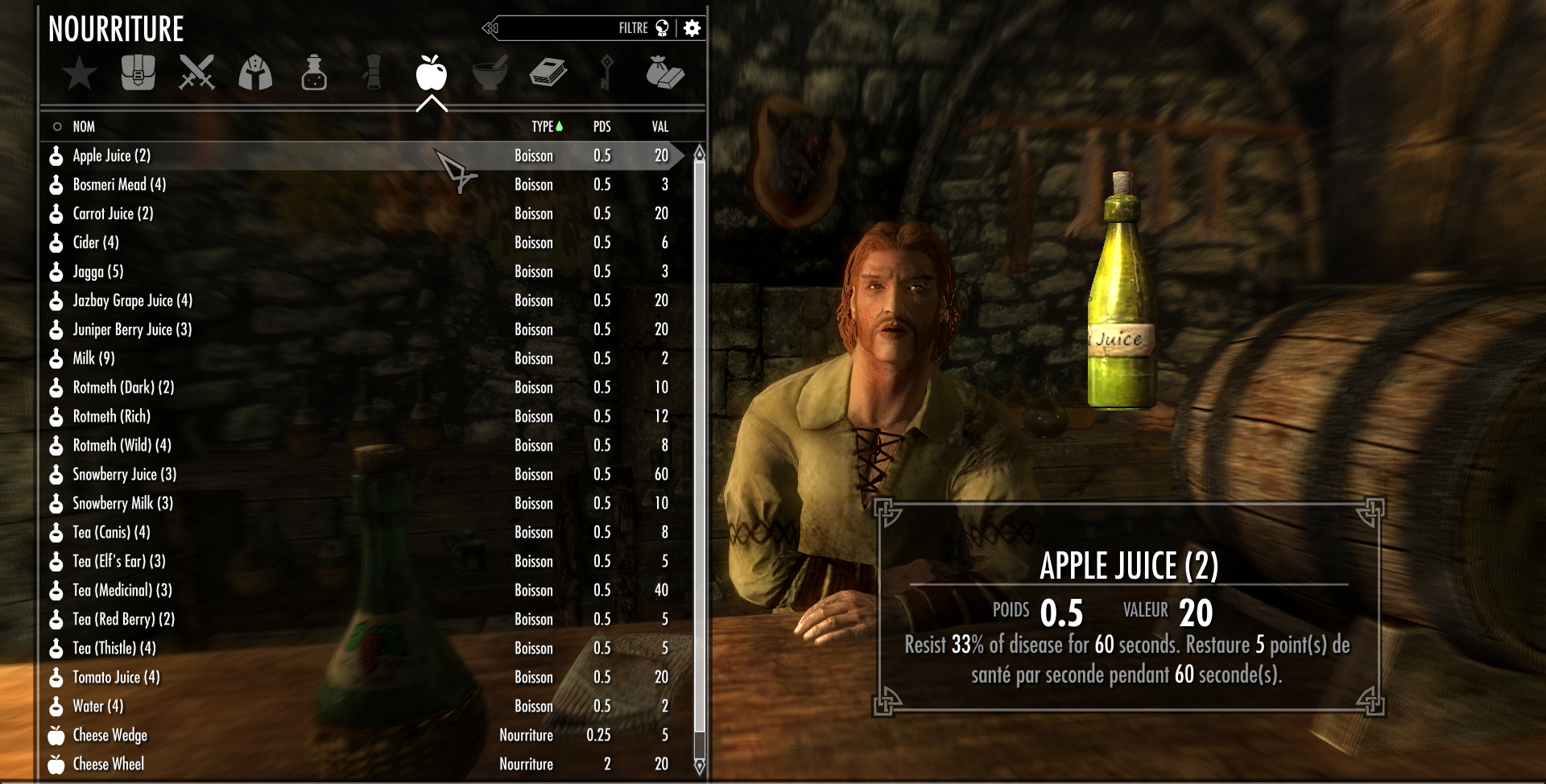The image size is (1546, 784).
Task: Select the Milk item row
Action: (x=93, y=358)
